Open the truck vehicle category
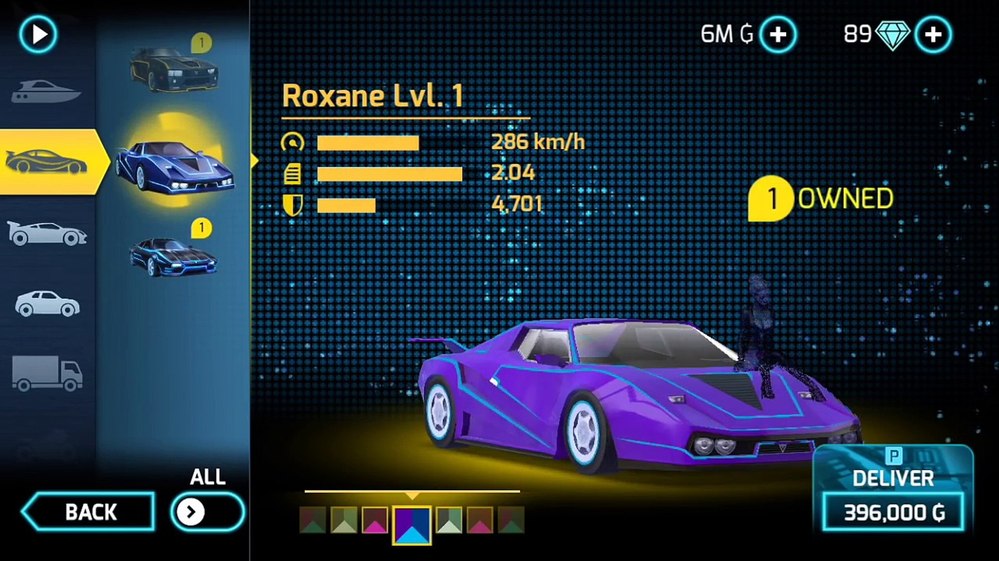The image size is (999, 561). (46, 372)
